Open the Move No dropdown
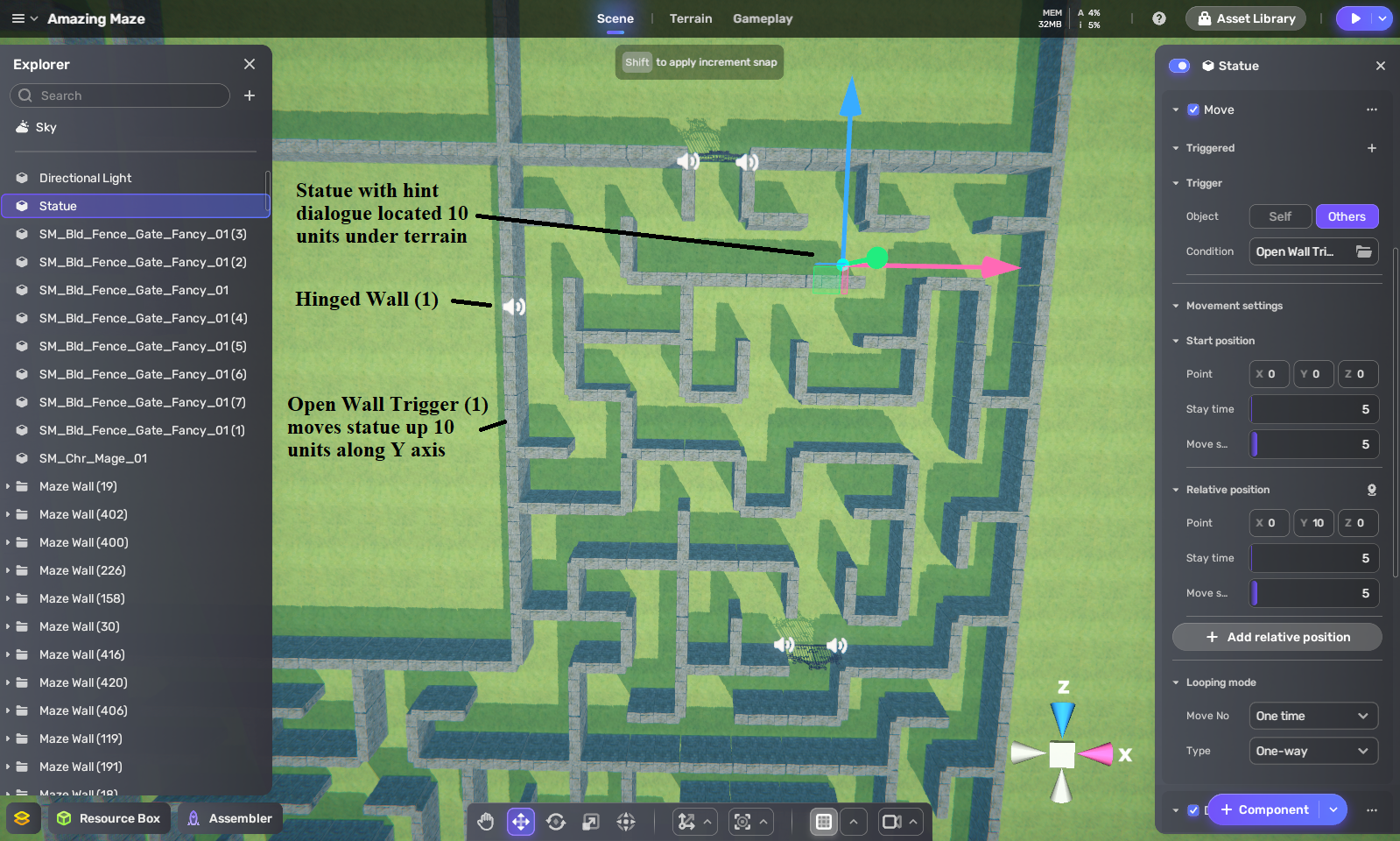 click(x=1312, y=716)
